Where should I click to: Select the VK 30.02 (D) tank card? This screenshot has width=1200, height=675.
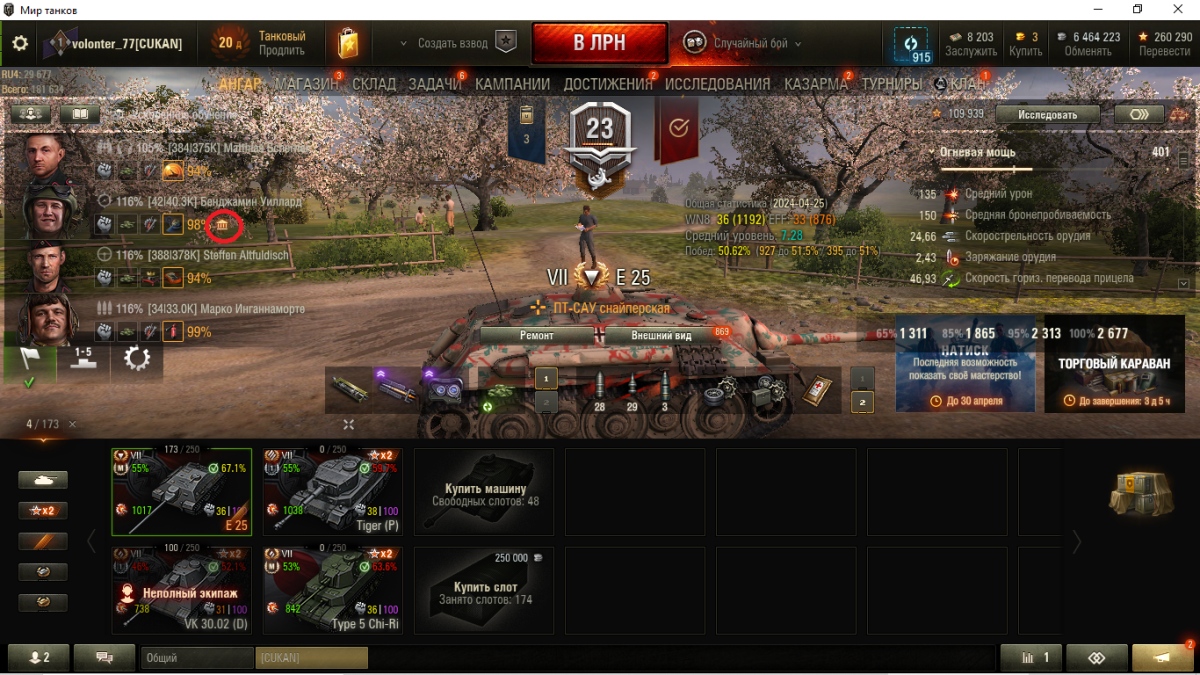coord(181,589)
